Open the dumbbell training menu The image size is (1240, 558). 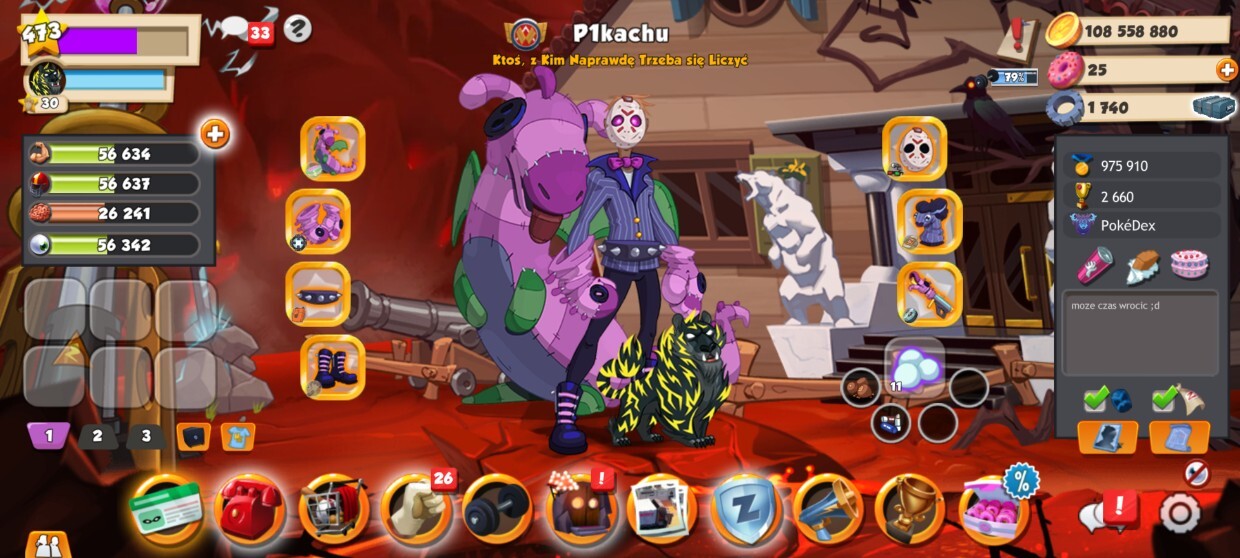pos(497,509)
